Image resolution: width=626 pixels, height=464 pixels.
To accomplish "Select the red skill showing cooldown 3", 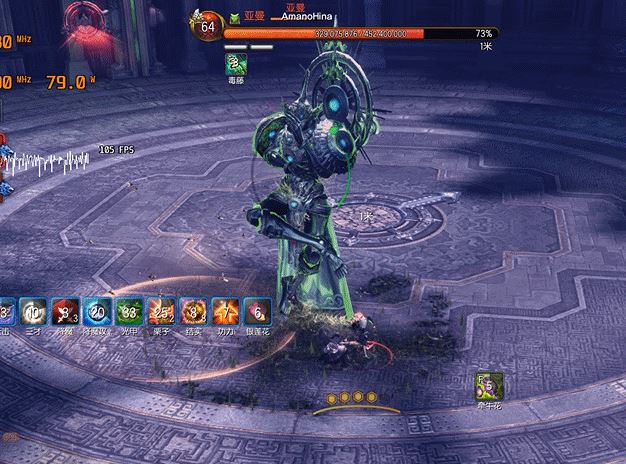I will coord(64,311).
